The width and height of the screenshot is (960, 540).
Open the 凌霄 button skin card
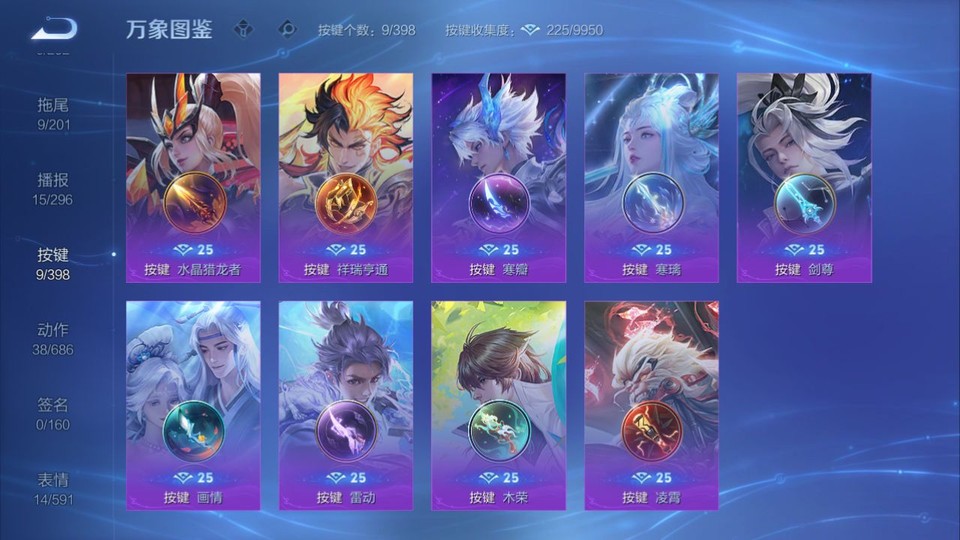pyautogui.click(x=651, y=405)
